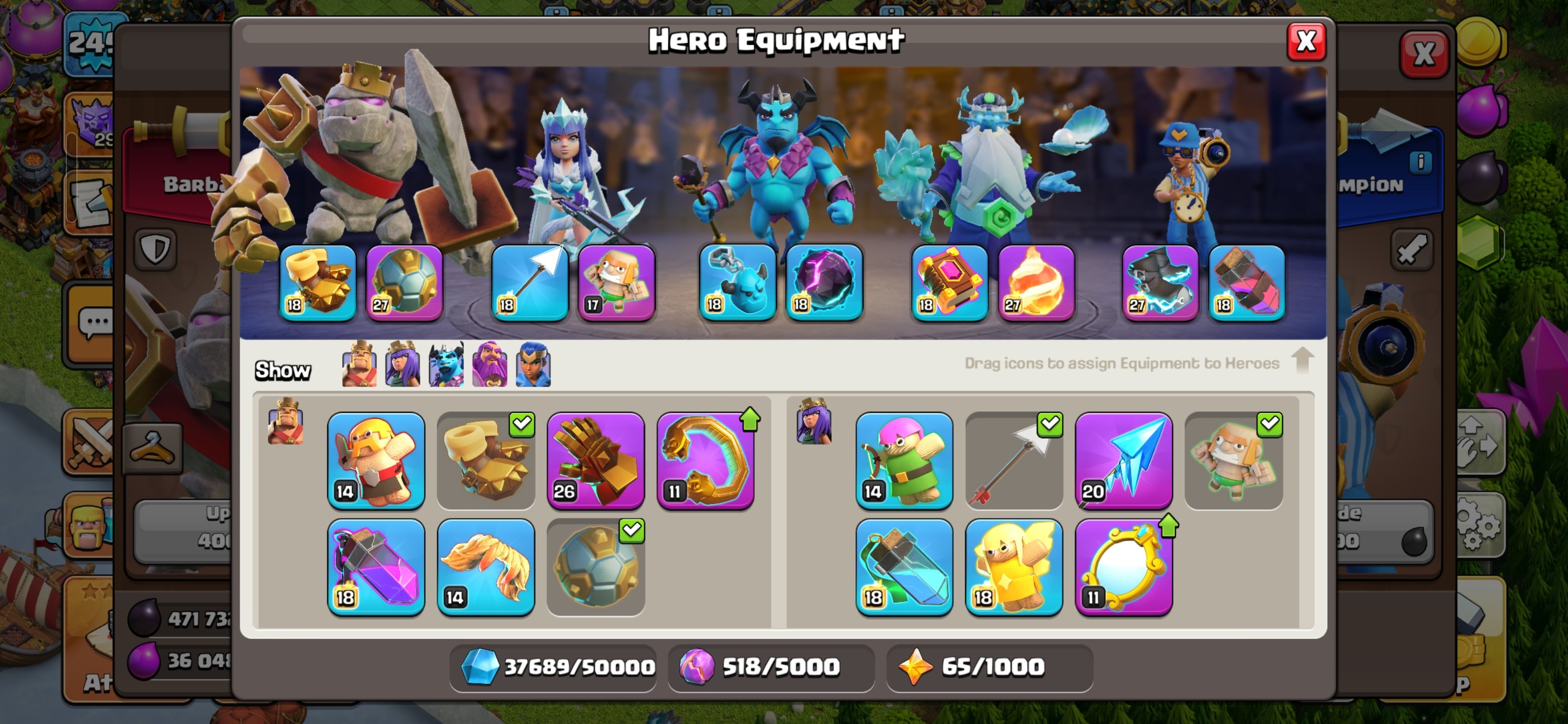Click the Shiny Ore progress counter 37689/50000

pos(553,667)
